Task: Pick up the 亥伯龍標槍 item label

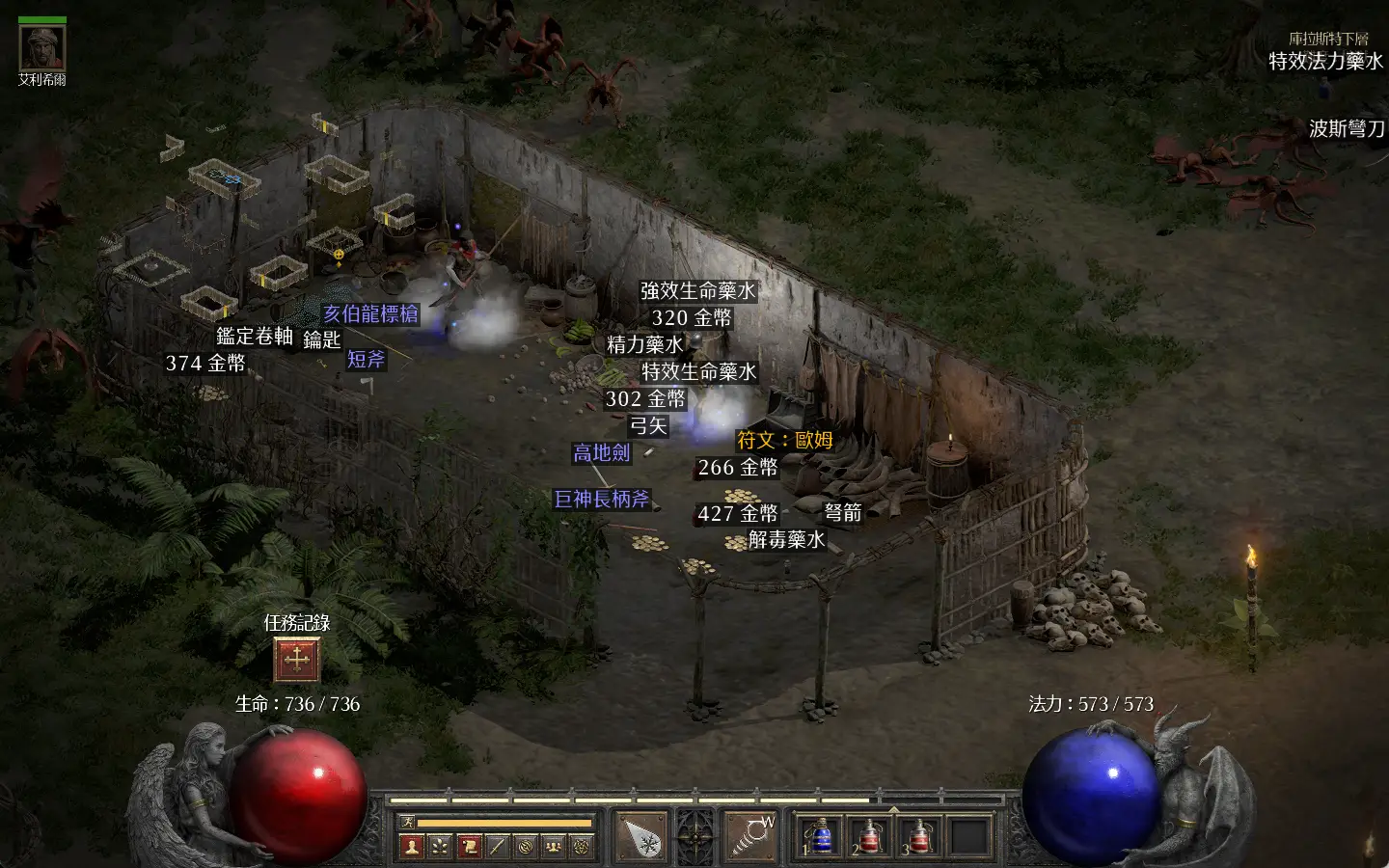Action: [x=370, y=313]
